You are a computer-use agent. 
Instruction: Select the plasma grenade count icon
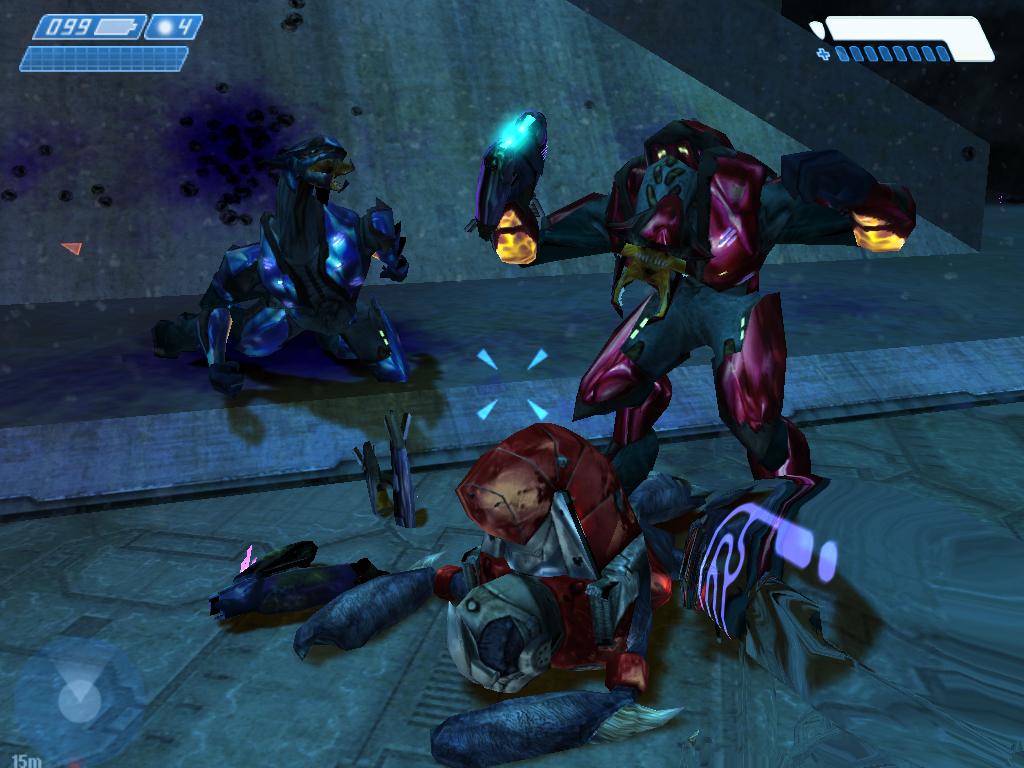click(163, 27)
